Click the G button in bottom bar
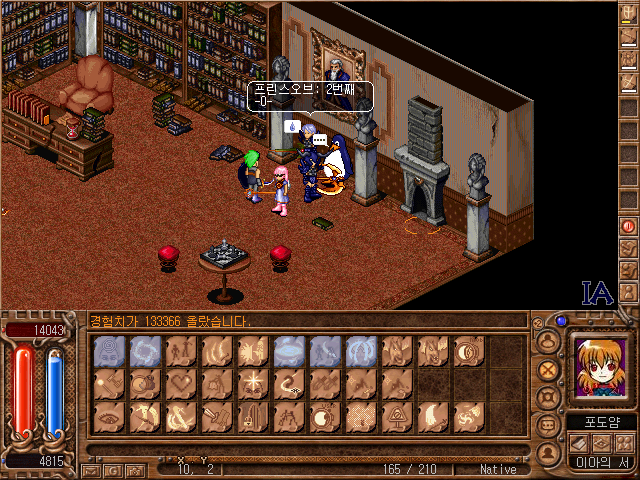The image size is (640, 480). point(114,468)
